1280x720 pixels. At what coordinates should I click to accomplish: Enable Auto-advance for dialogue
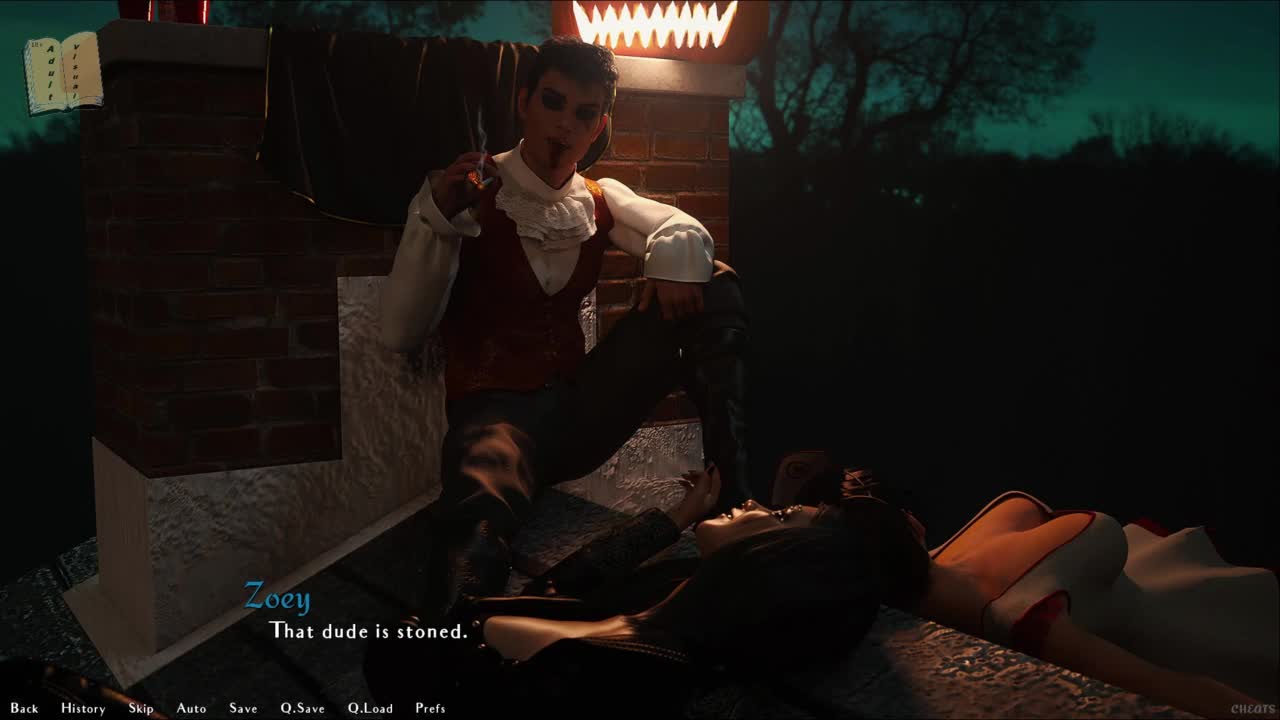(191, 708)
